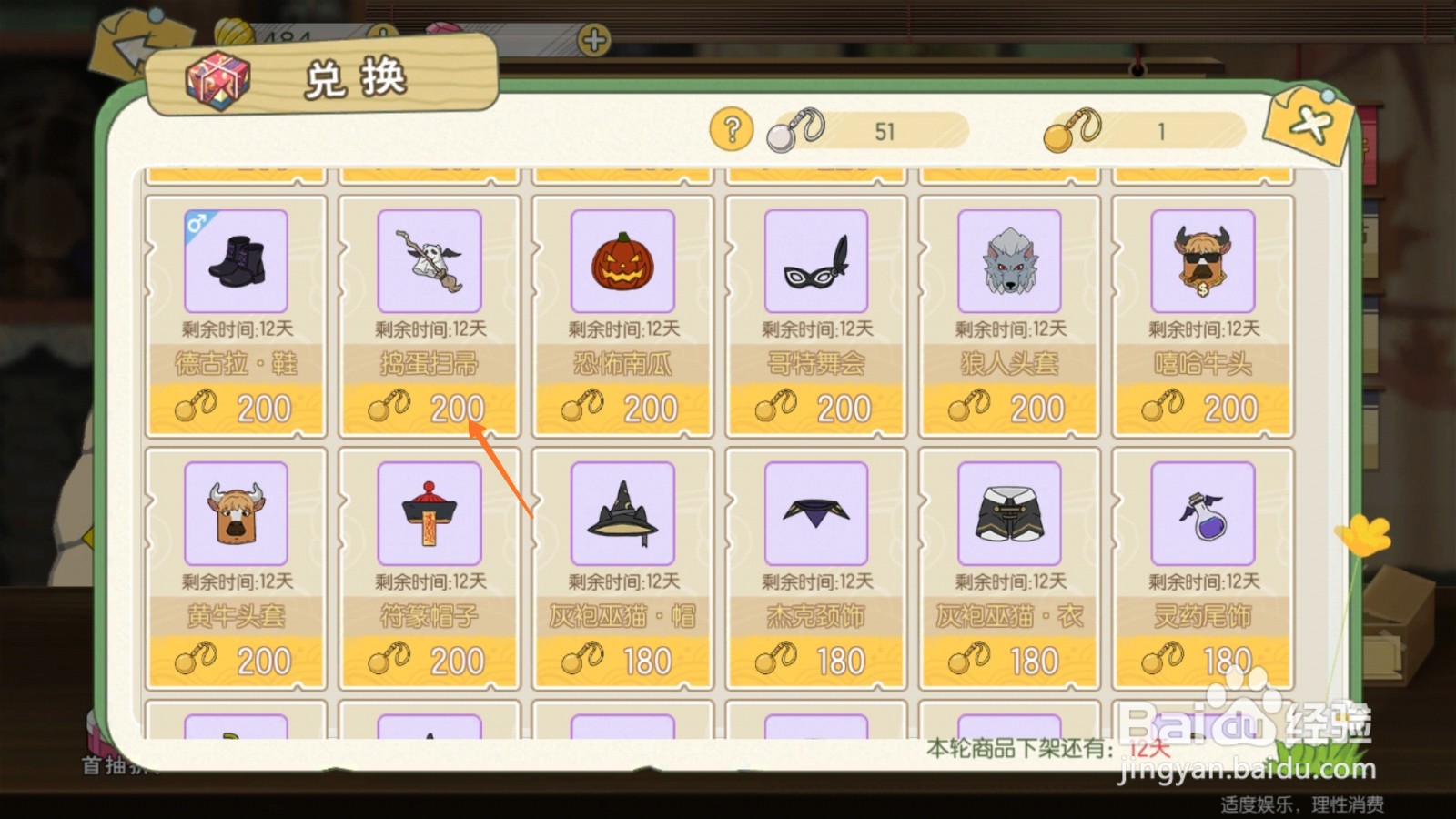Exchange 嘻哈牛头 for 200
This screenshot has width=1456, height=819.
[1201, 408]
